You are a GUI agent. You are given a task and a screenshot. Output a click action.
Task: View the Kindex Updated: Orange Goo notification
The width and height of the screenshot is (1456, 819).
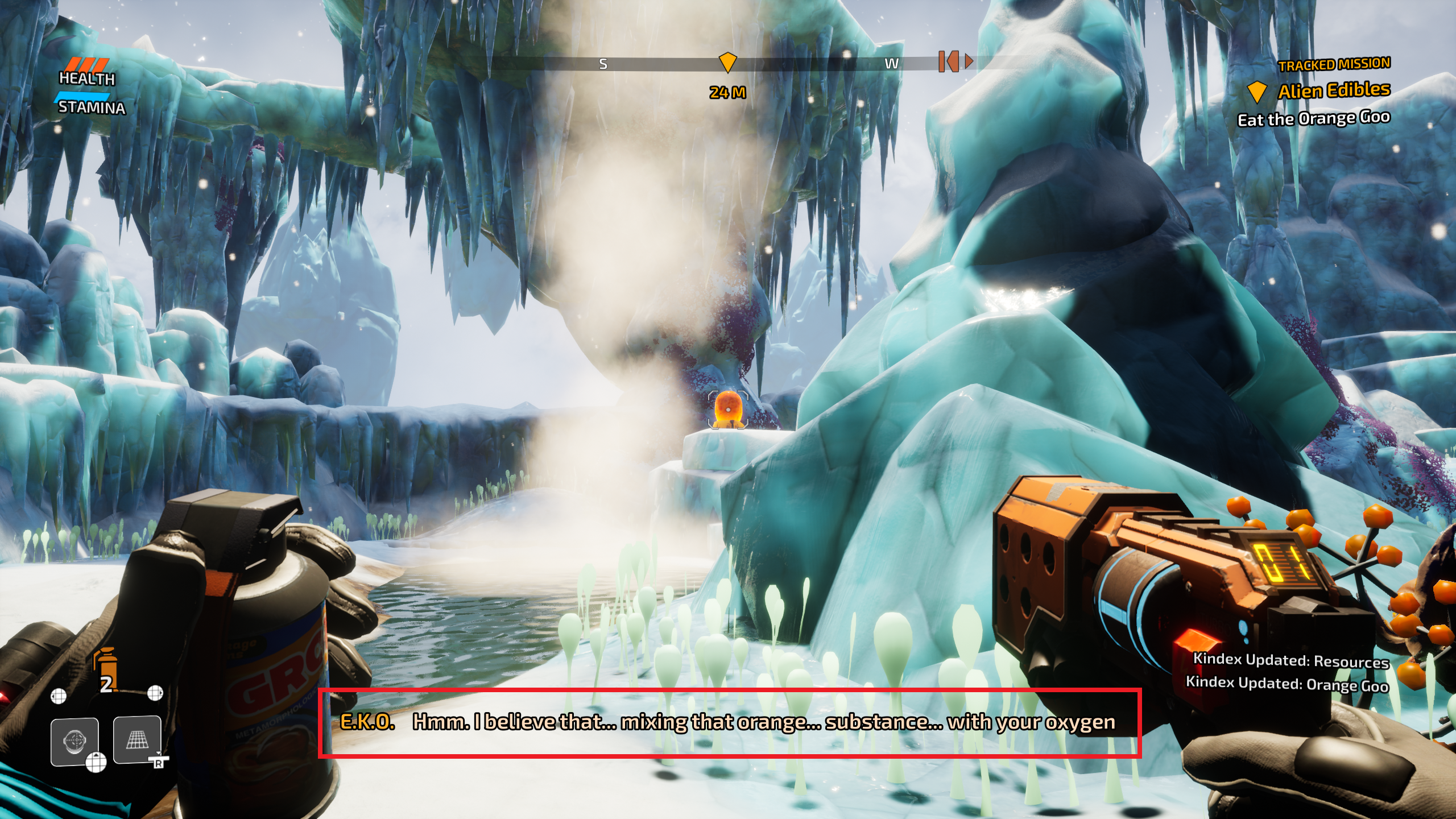coord(1287,684)
